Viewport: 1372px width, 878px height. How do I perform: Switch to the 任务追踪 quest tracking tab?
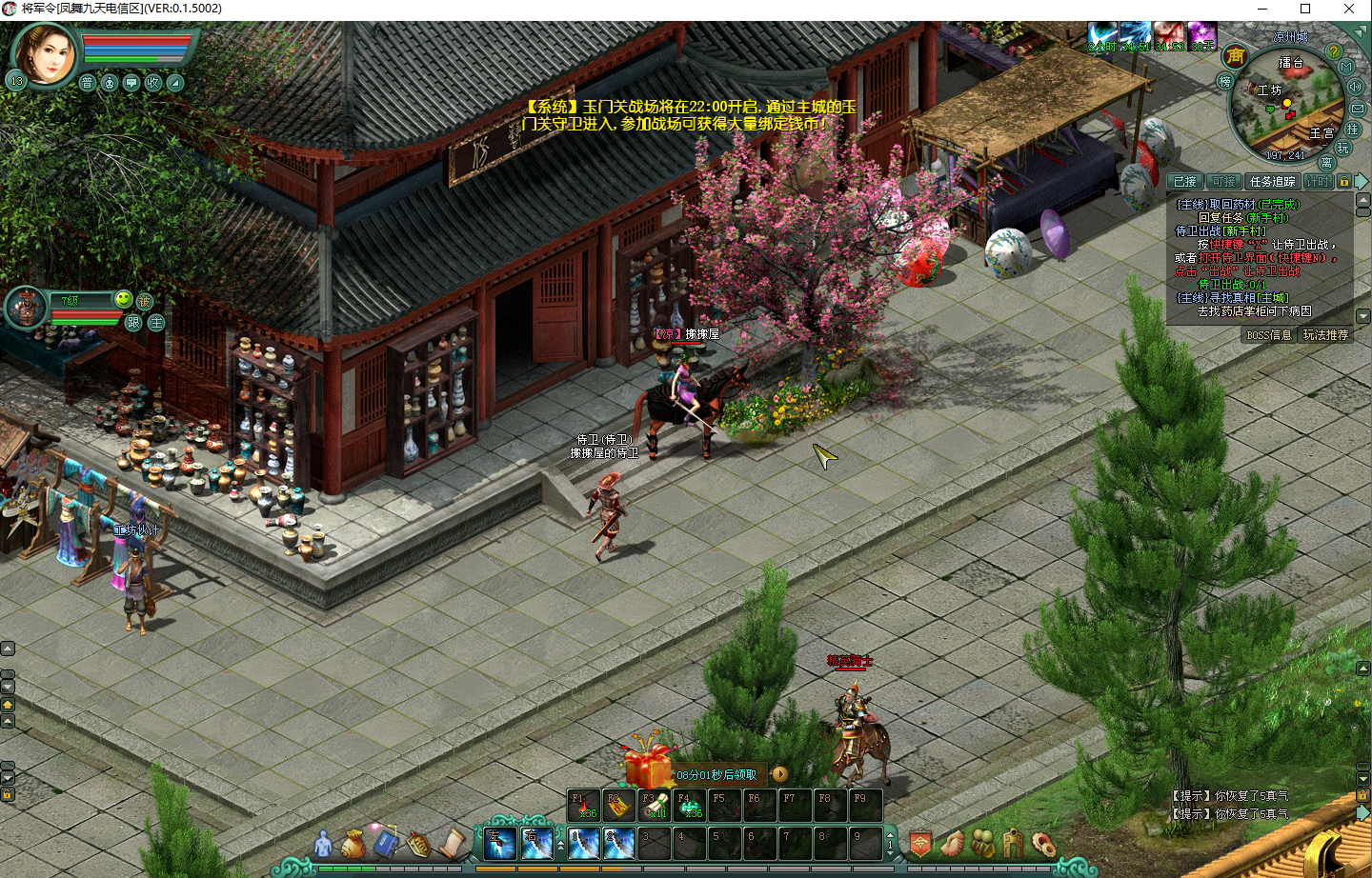pos(1272,181)
